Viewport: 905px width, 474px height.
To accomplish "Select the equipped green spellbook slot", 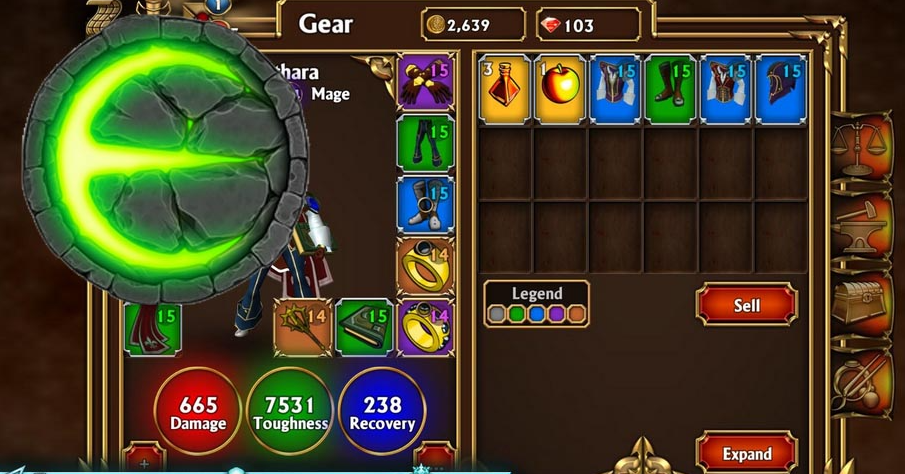I will [x=364, y=327].
